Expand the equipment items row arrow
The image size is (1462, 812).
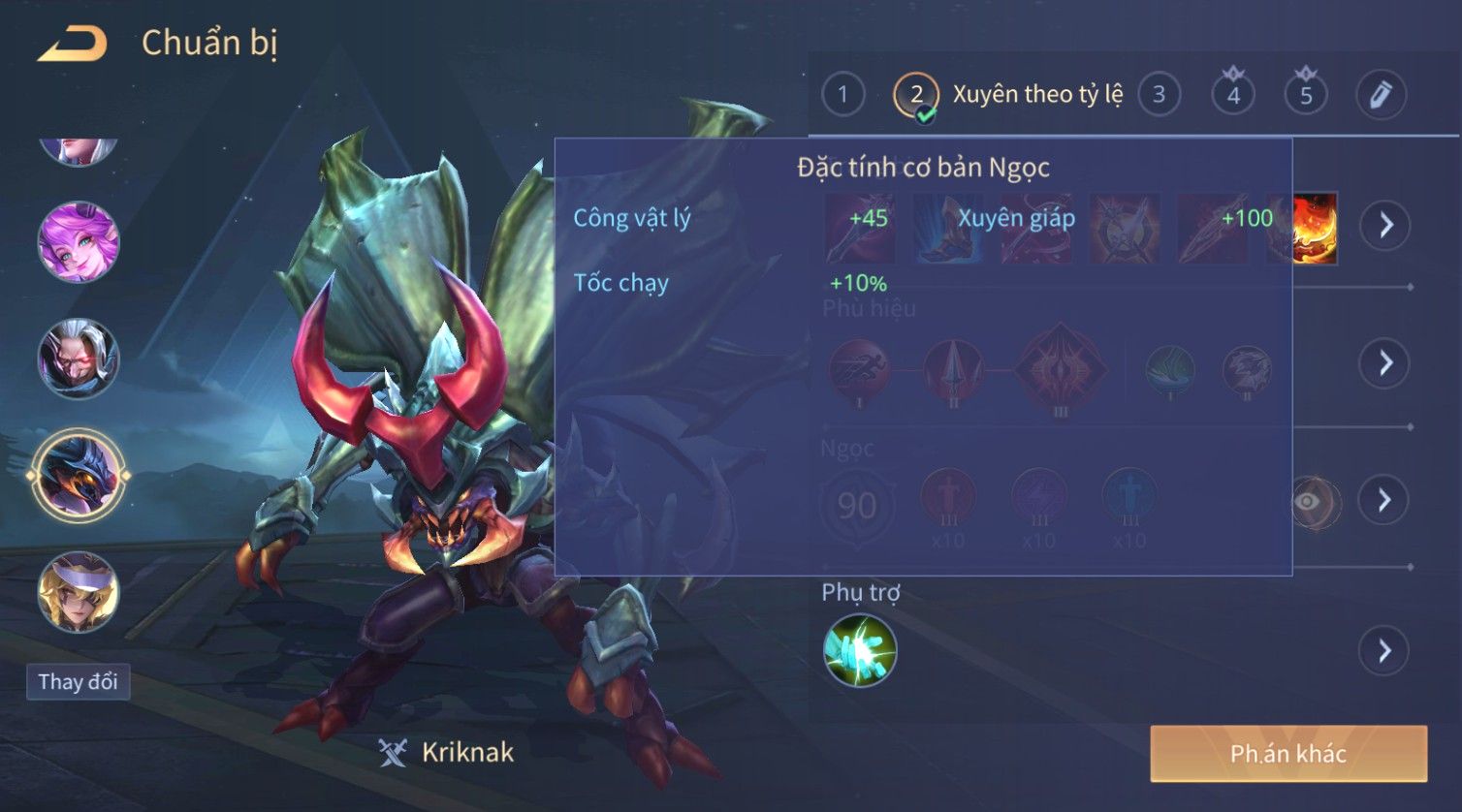[x=1384, y=226]
